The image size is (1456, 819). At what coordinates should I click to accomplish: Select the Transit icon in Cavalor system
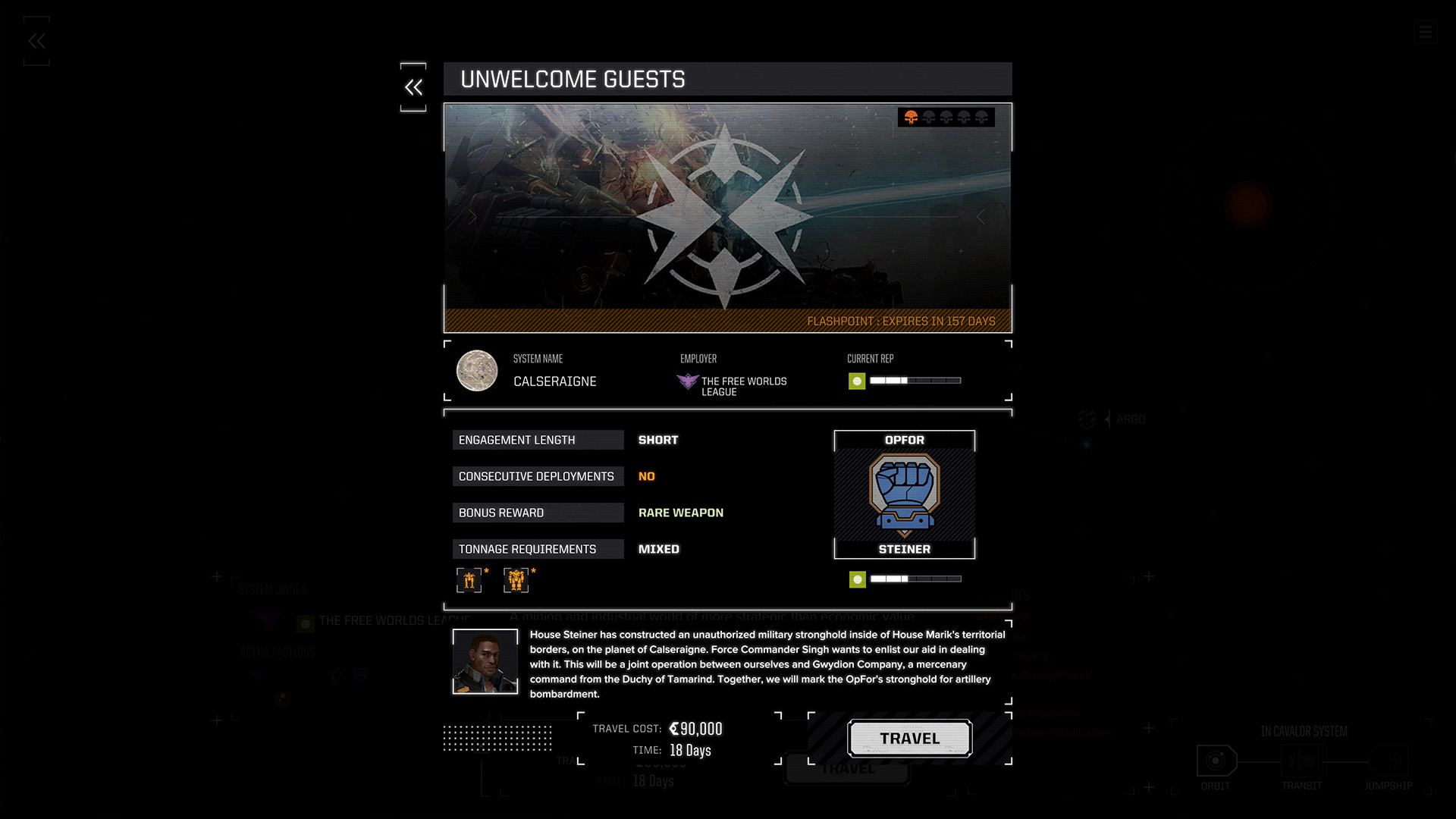tap(1302, 762)
